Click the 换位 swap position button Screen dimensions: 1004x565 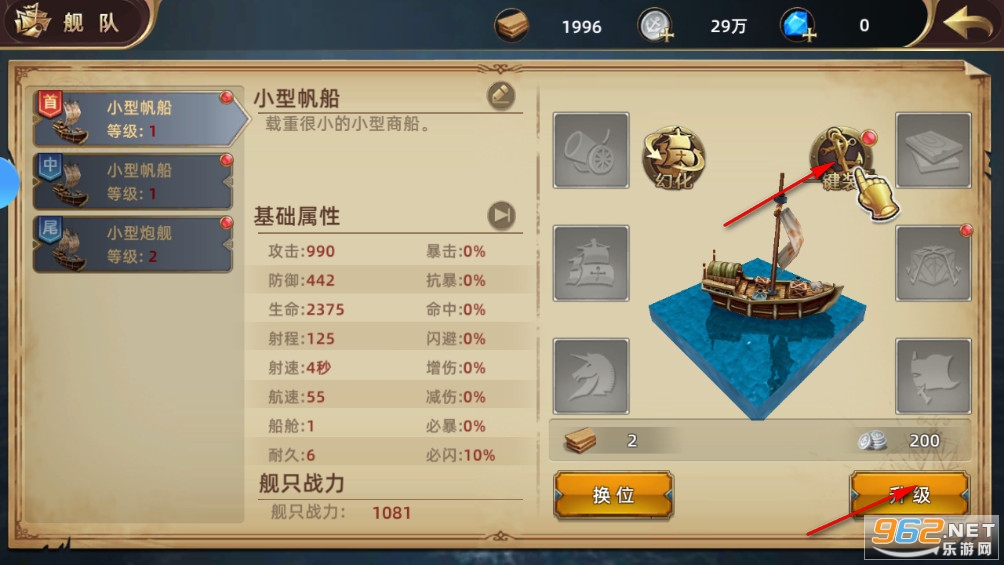pyautogui.click(x=613, y=495)
